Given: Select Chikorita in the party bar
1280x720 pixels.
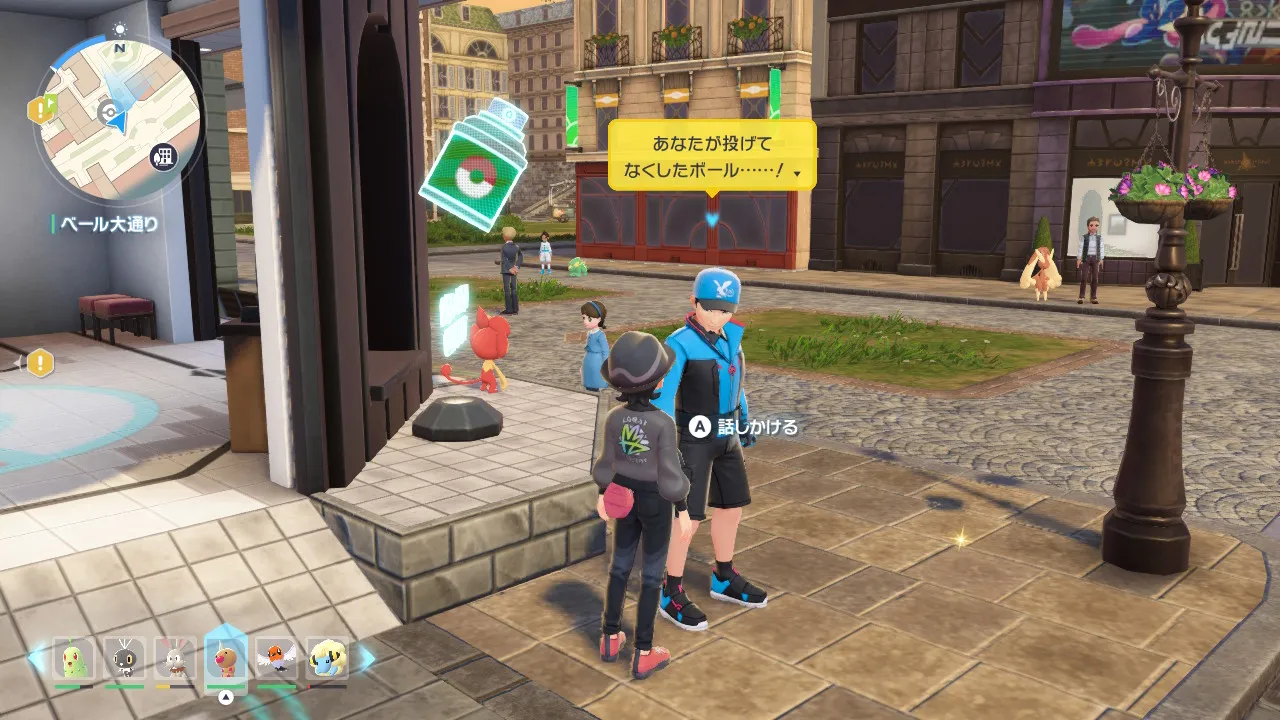Looking at the screenshot, I should [x=74, y=658].
